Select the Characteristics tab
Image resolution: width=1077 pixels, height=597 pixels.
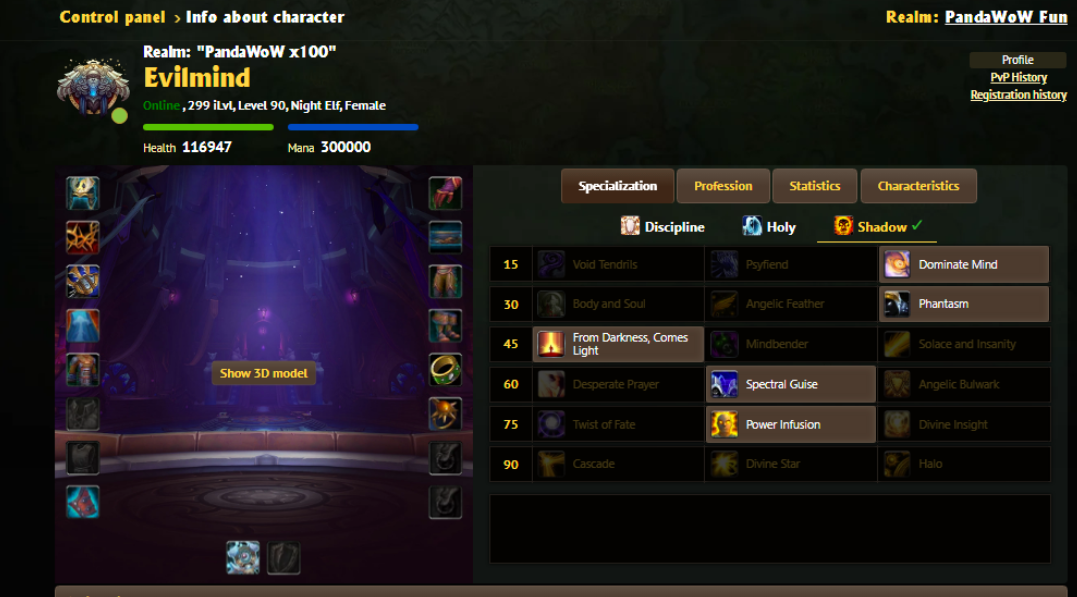[x=918, y=186]
